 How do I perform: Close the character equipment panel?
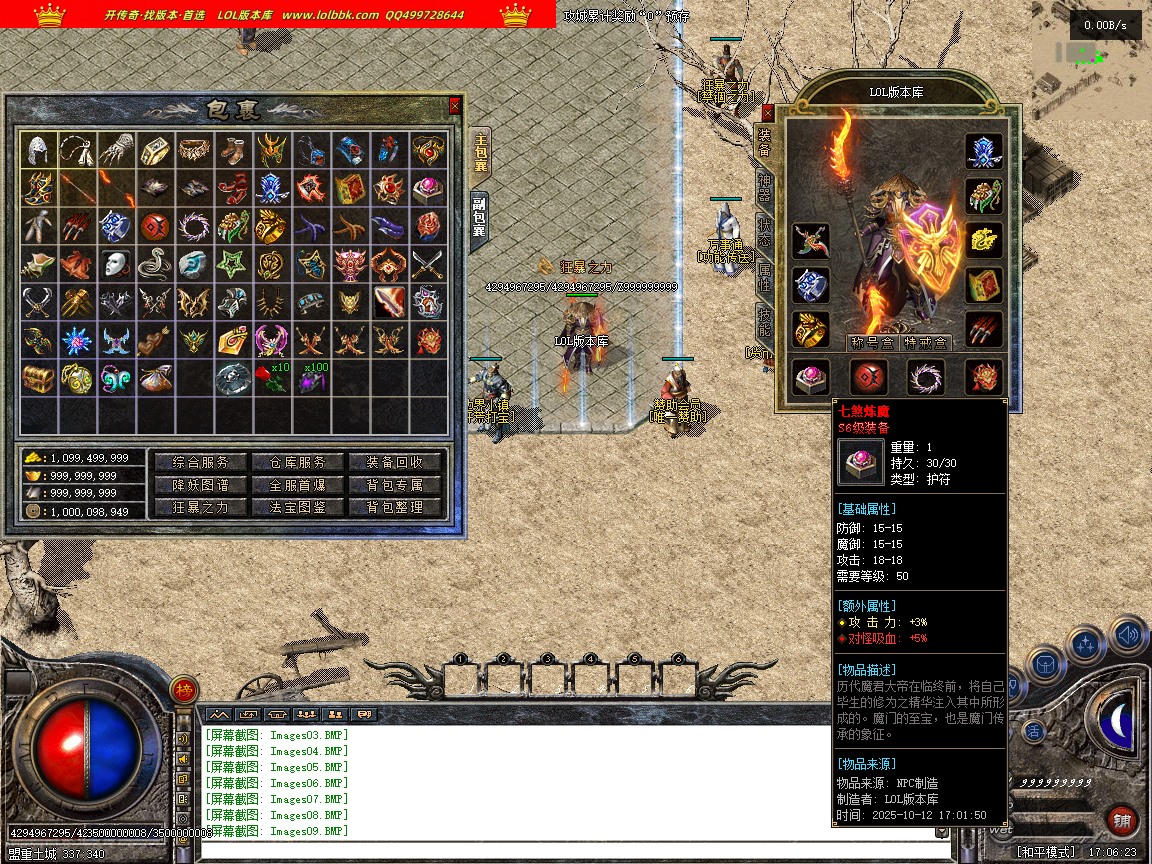pyautogui.click(x=768, y=113)
